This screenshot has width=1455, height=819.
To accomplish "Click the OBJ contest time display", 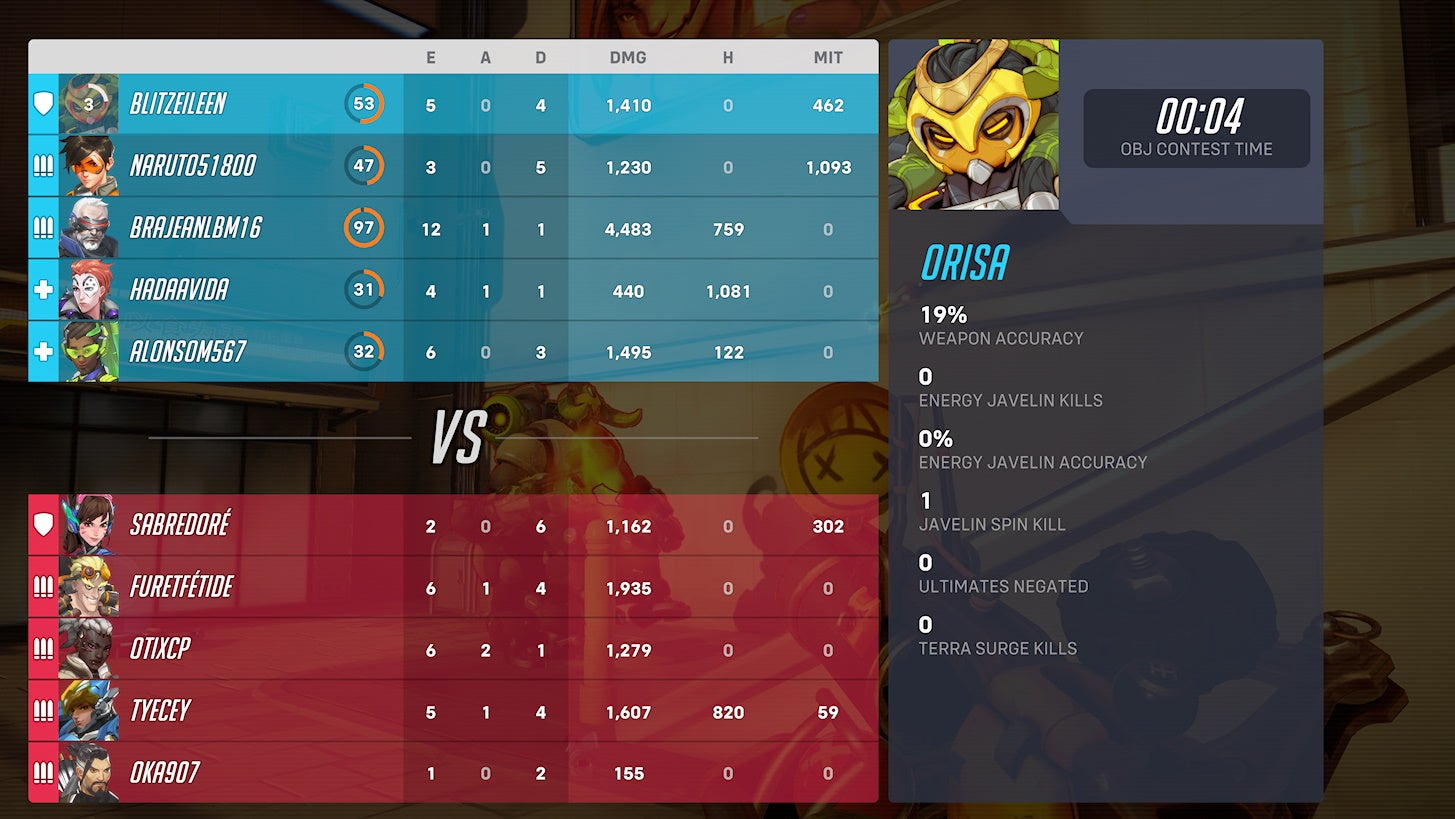I will click(x=1196, y=128).
